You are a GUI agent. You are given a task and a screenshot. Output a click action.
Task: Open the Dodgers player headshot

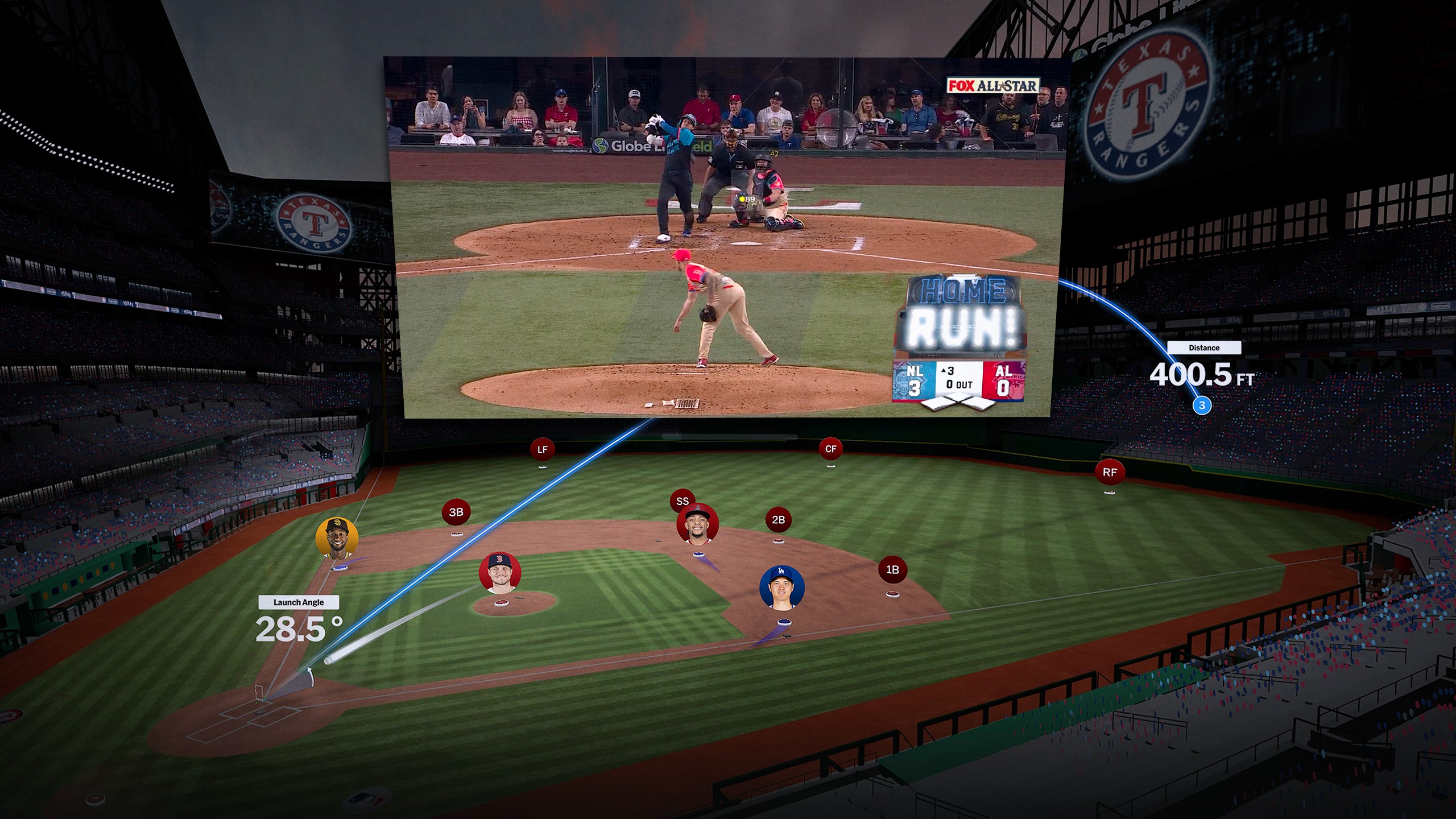781,587
